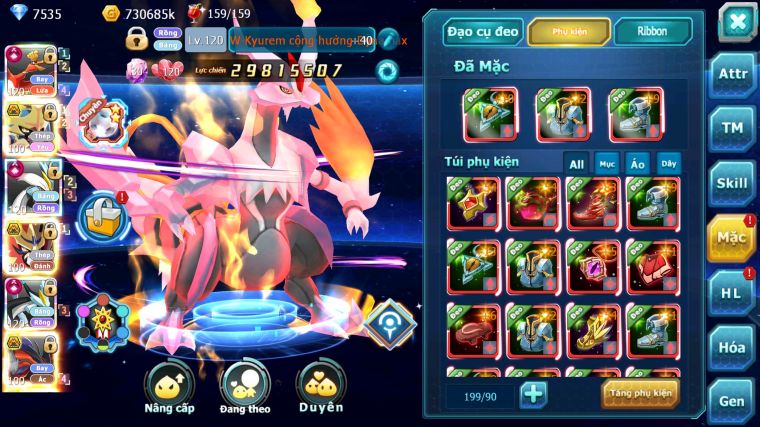Click the padlock icon with red alert
760x427 pixels.
(100, 213)
